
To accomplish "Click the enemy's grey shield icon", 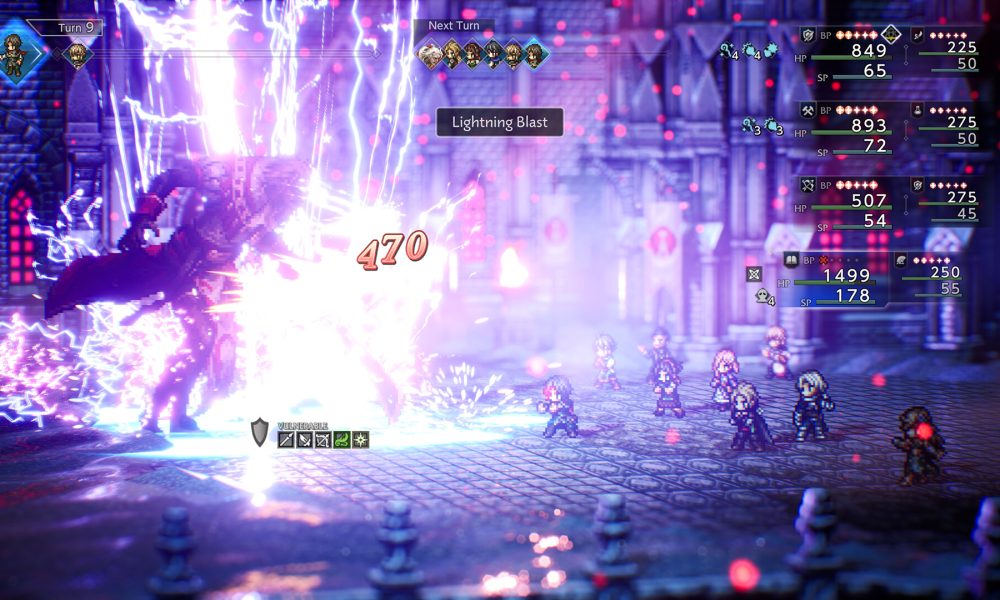I will point(260,432).
